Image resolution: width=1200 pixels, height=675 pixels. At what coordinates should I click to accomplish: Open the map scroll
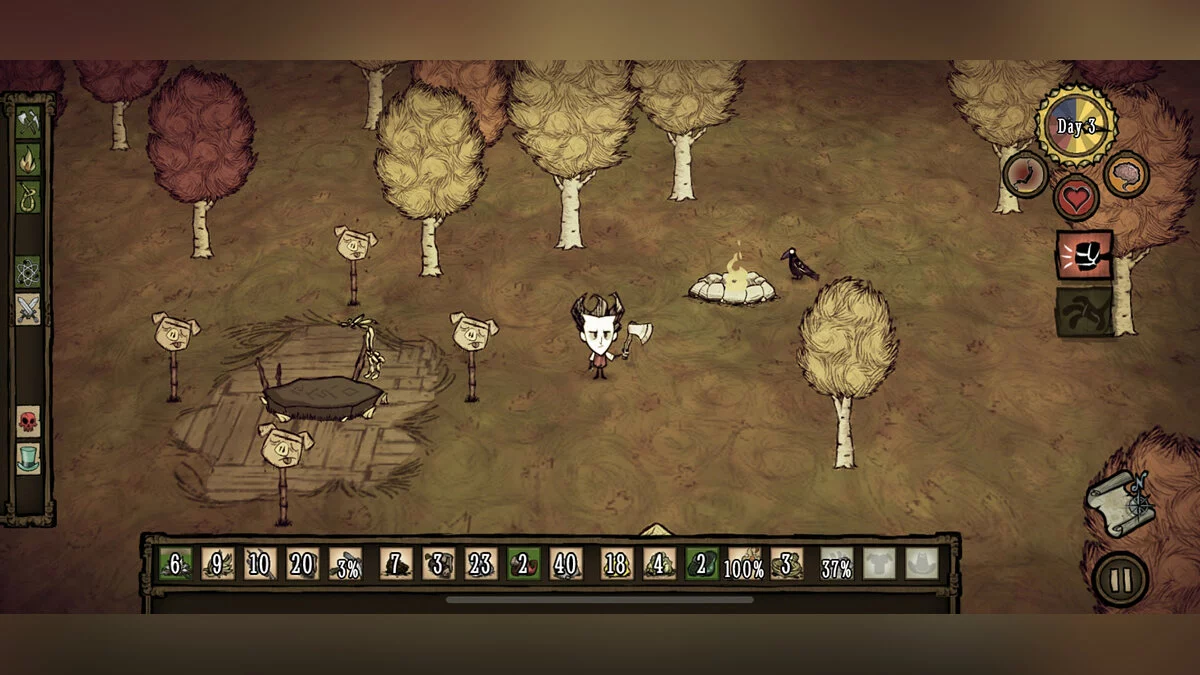tap(1122, 503)
